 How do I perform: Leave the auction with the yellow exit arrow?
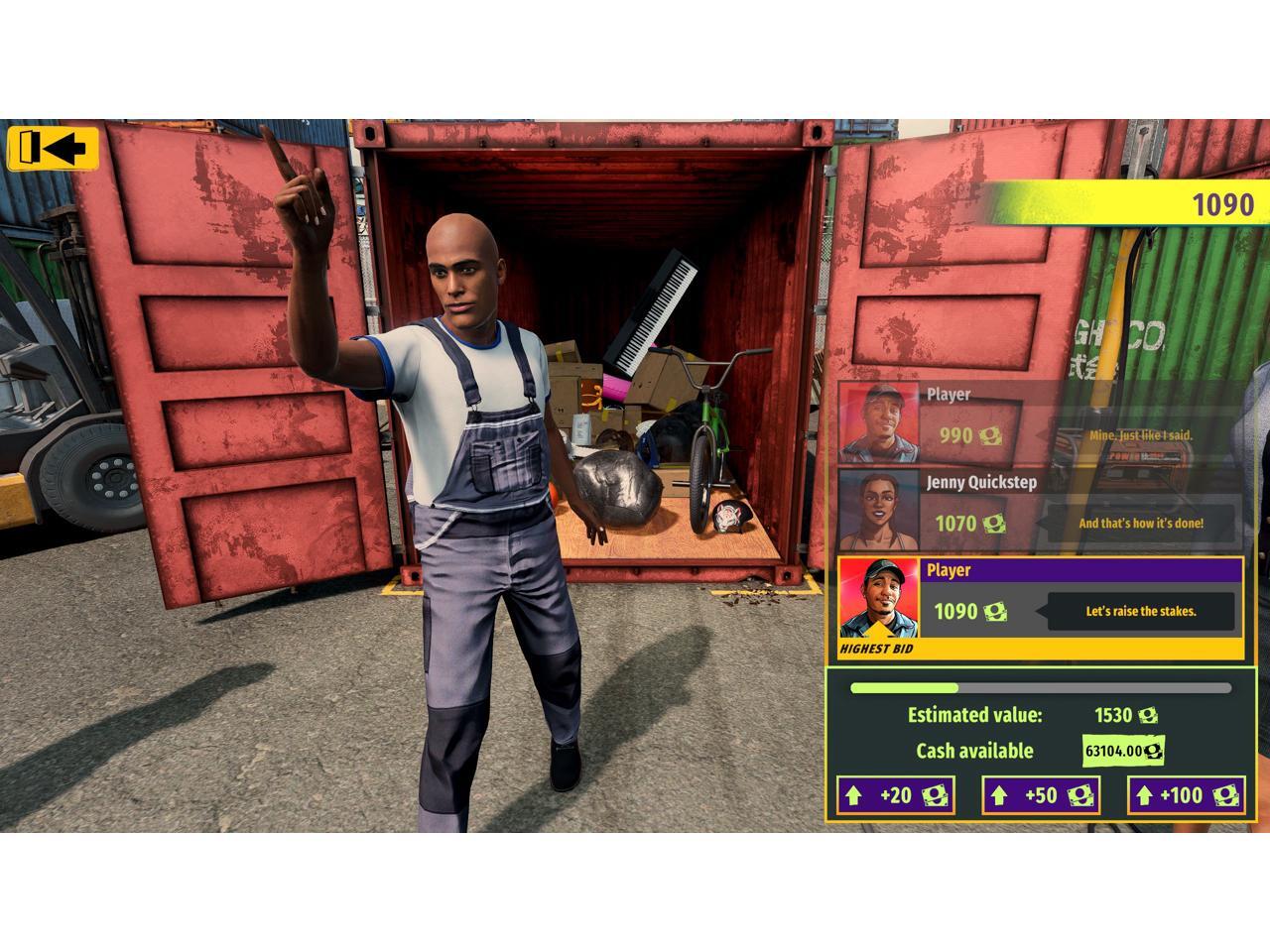click(x=54, y=149)
